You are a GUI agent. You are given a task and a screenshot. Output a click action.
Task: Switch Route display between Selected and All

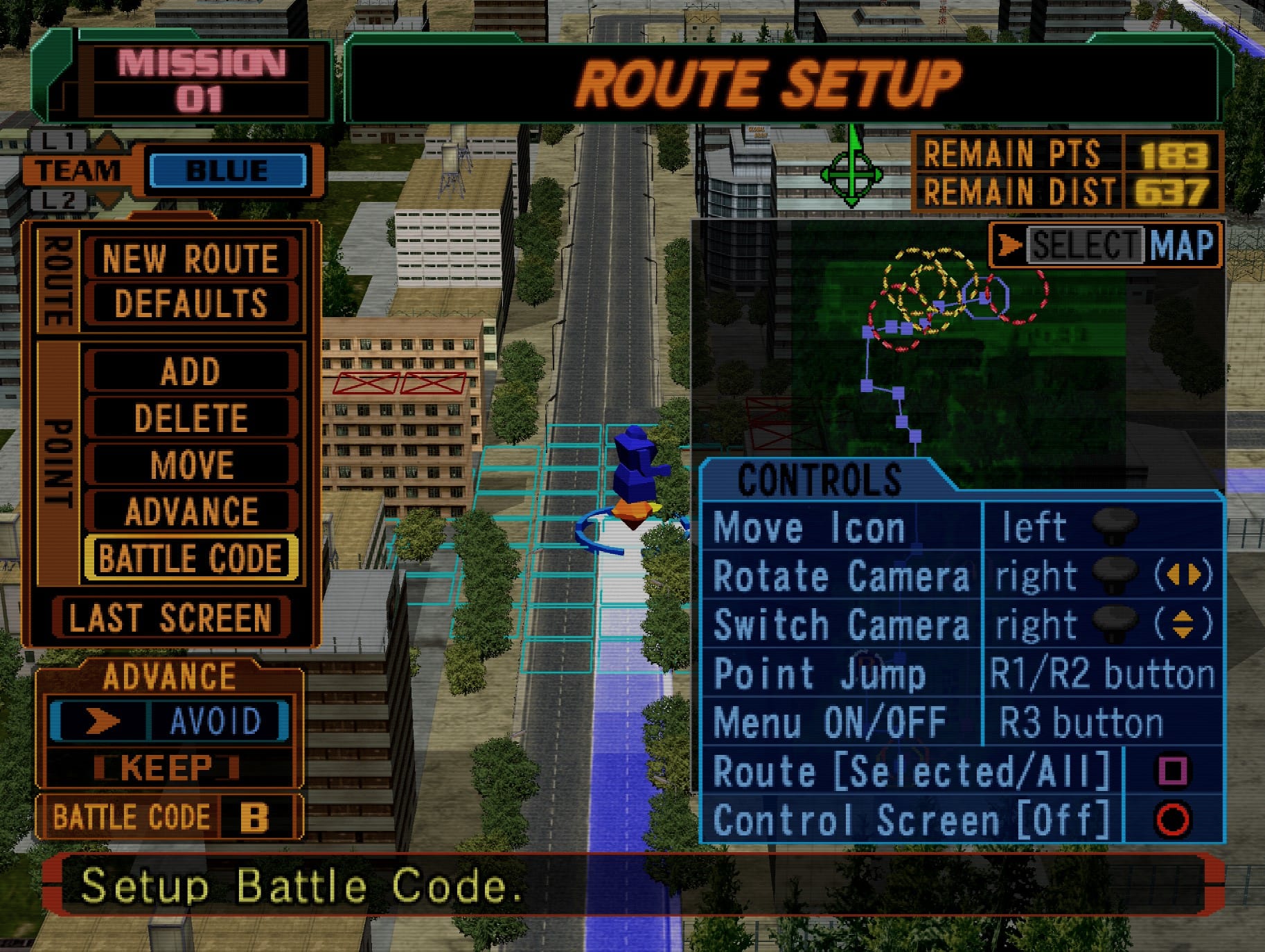[x=917, y=770]
